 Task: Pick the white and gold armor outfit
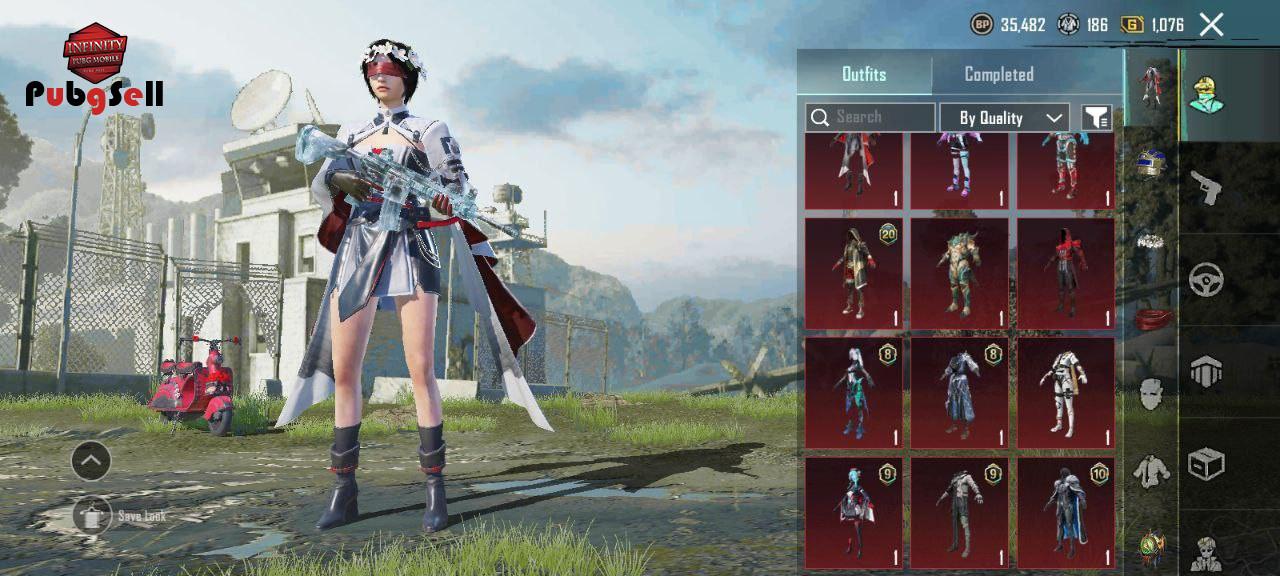click(1065, 392)
